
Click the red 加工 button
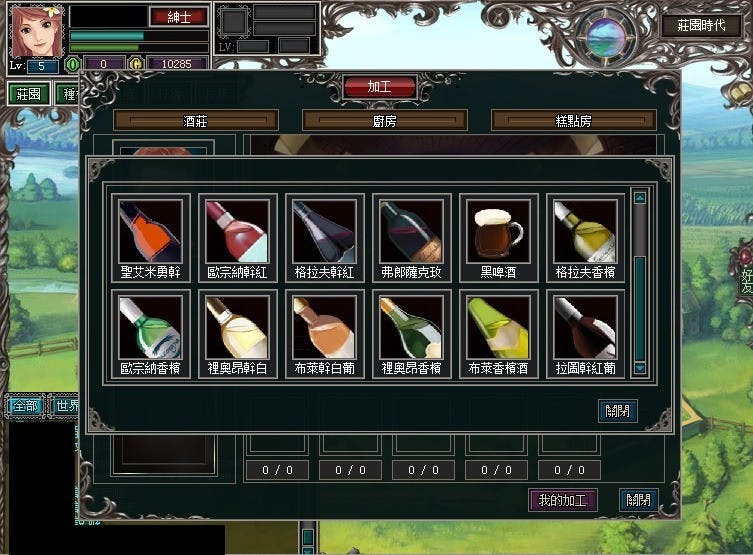tap(379, 87)
